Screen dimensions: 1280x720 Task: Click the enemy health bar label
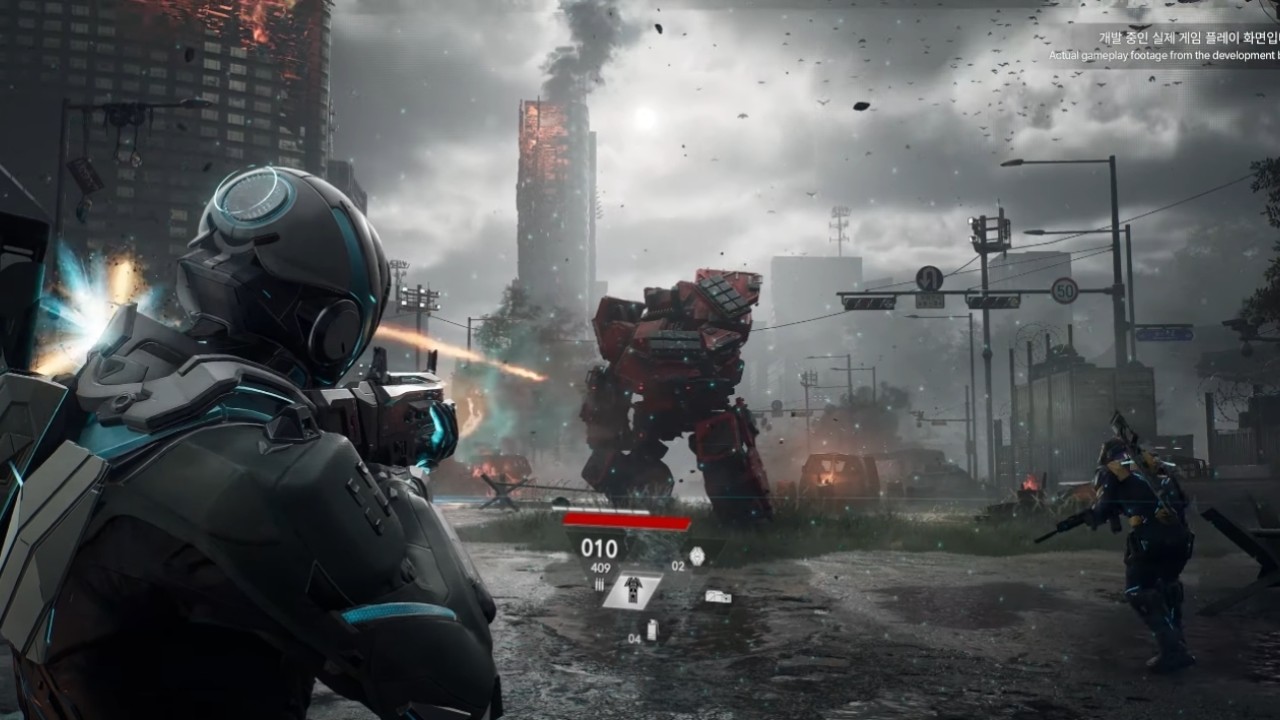pyautogui.click(x=625, y=521)
